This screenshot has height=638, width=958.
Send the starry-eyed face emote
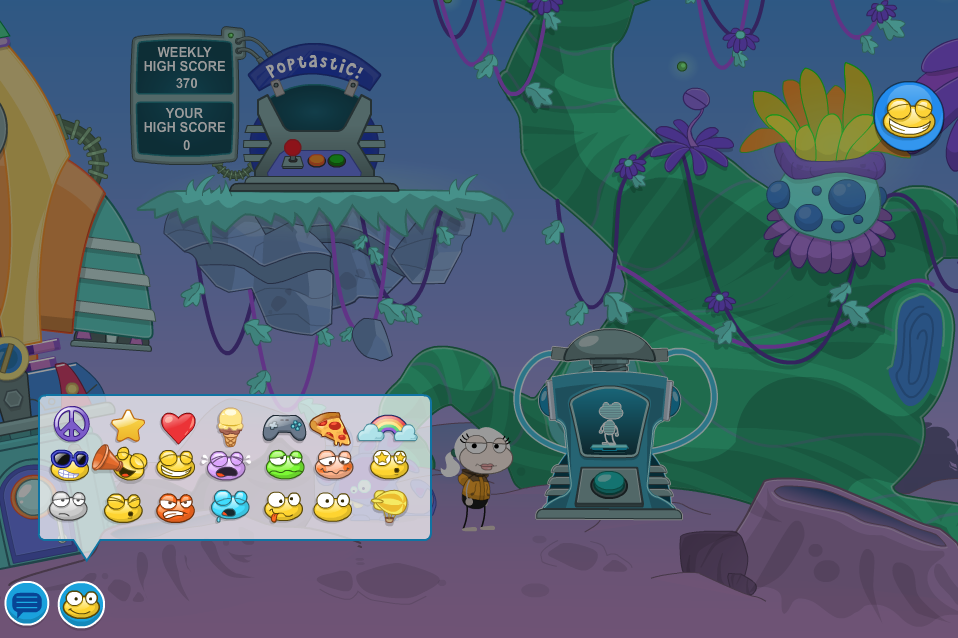(x=388, y=463)
